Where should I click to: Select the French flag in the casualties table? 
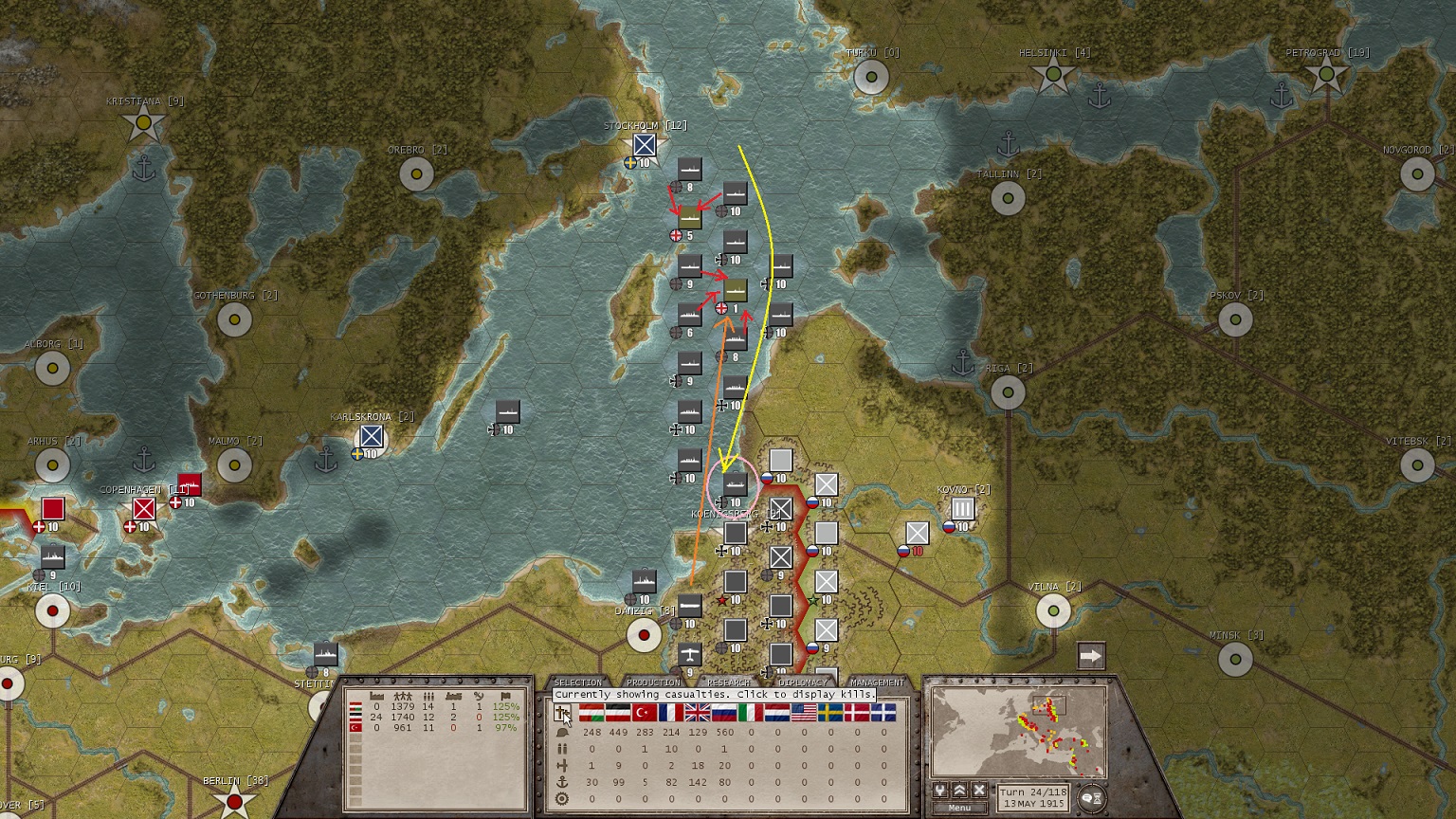click(671, 713)
